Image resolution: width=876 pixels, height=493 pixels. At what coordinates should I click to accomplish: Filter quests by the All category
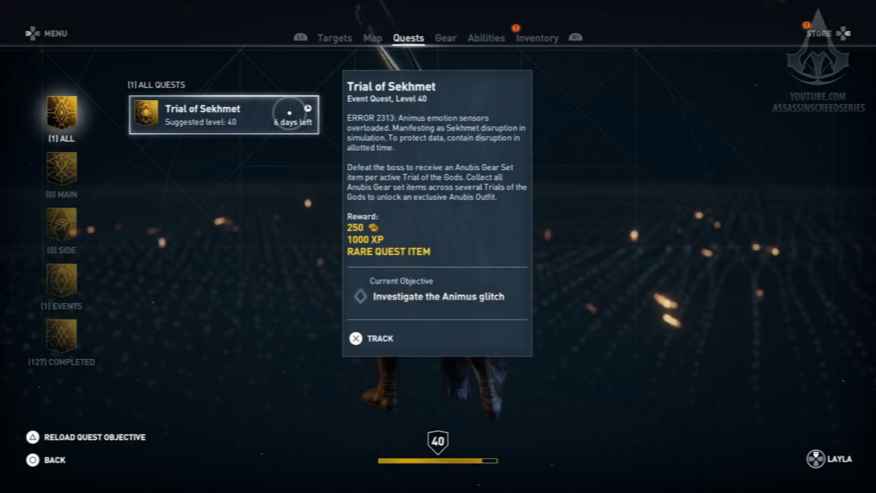62,113
